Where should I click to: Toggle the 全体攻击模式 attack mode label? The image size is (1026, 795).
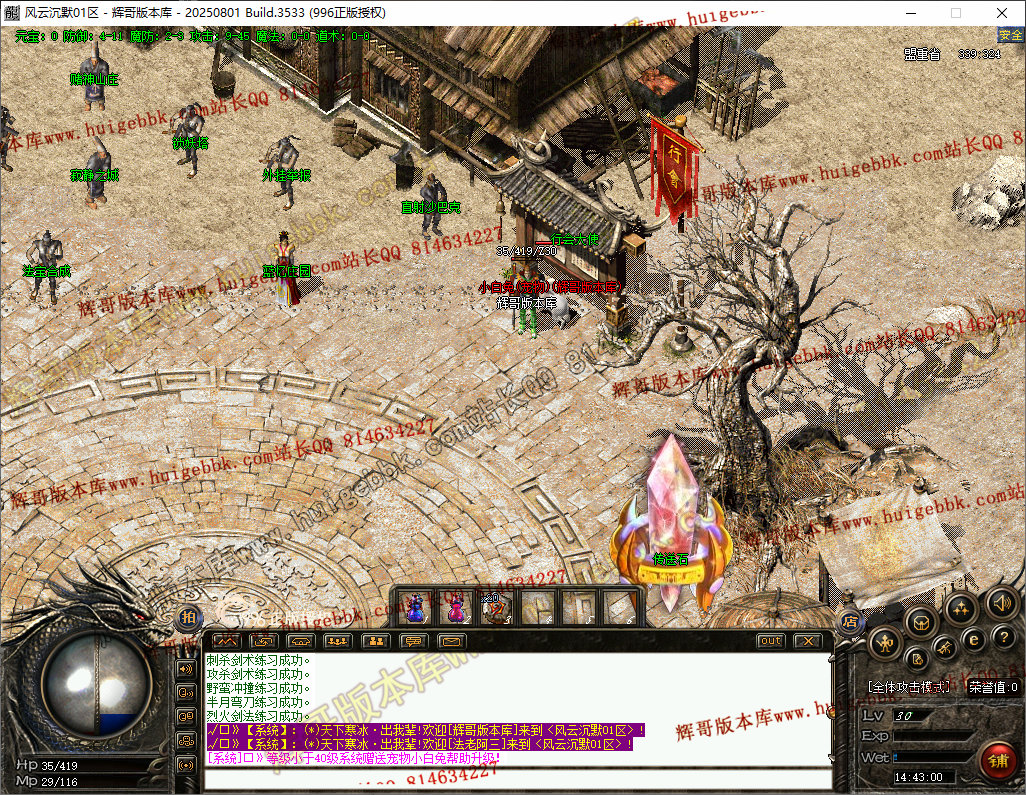click(x=908, y=687)
